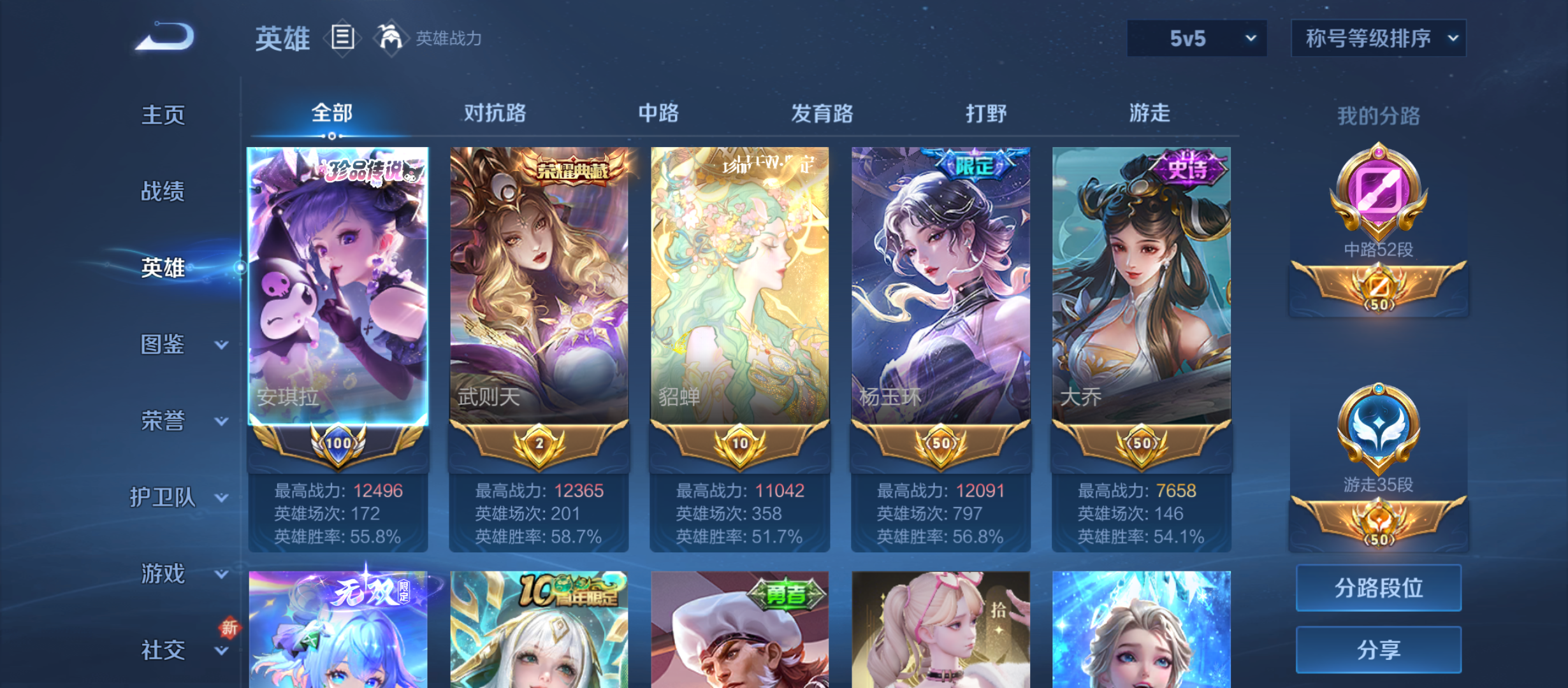Click the 分享 button
The image size is (1568, 688).
1378,651
